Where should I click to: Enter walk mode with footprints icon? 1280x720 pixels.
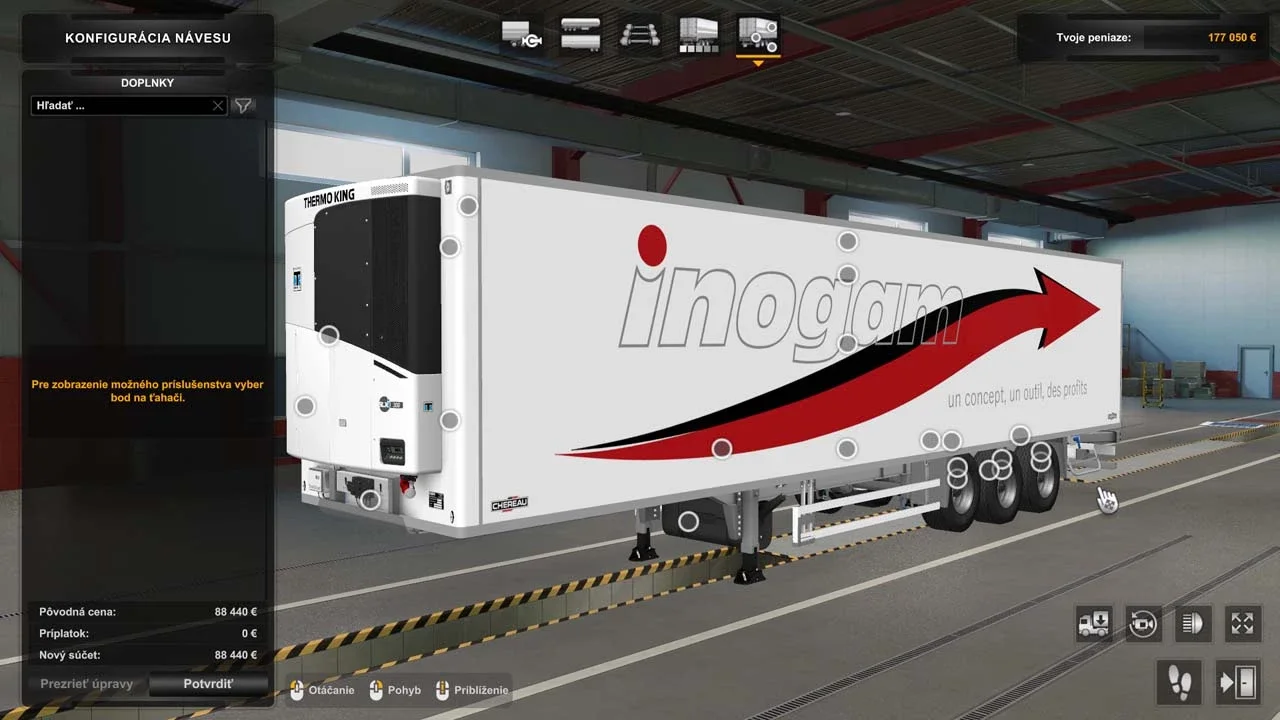click(x=1179, y=682)
